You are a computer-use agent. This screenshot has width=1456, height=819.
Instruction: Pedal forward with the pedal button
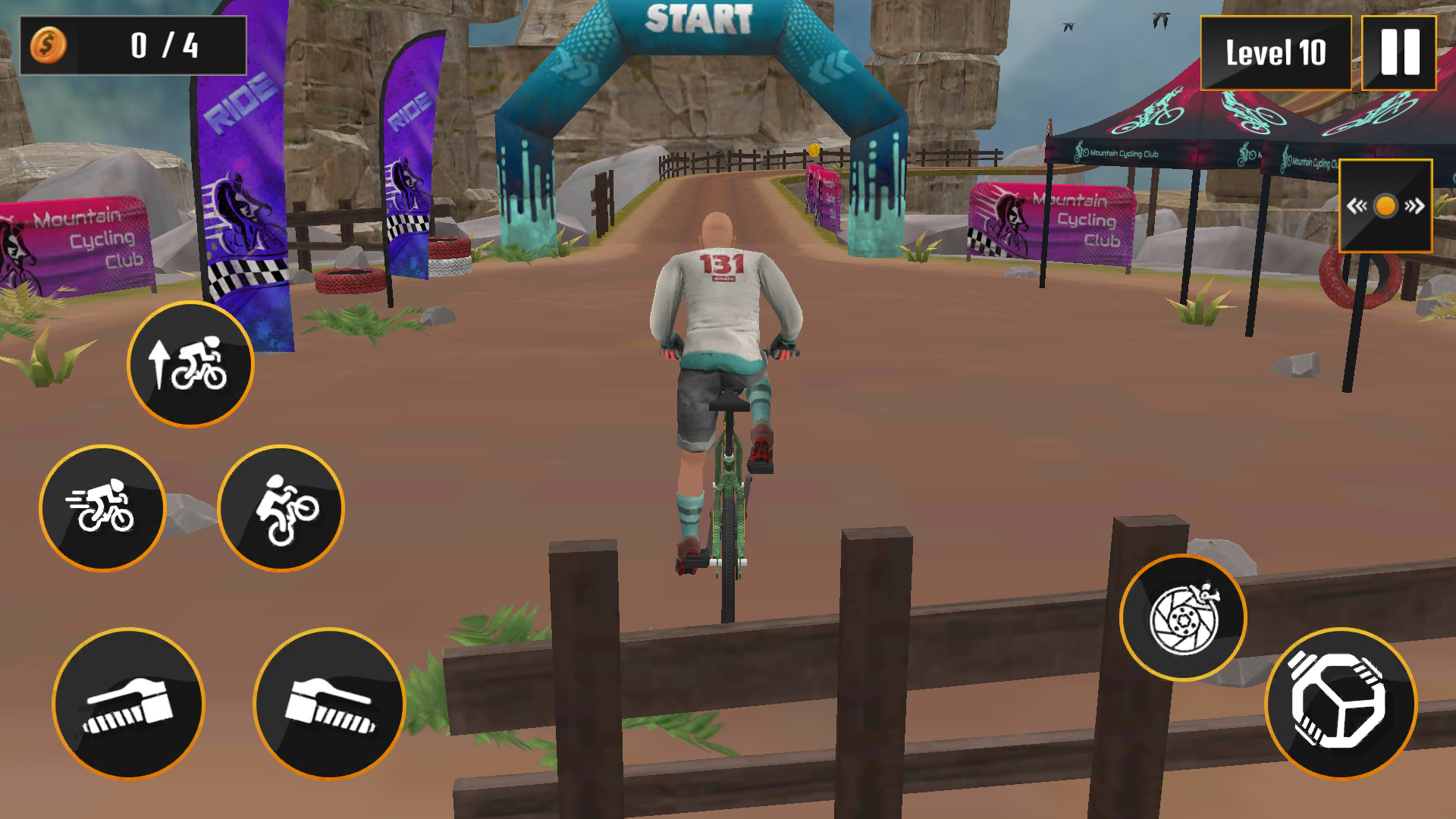point(1341,704)
